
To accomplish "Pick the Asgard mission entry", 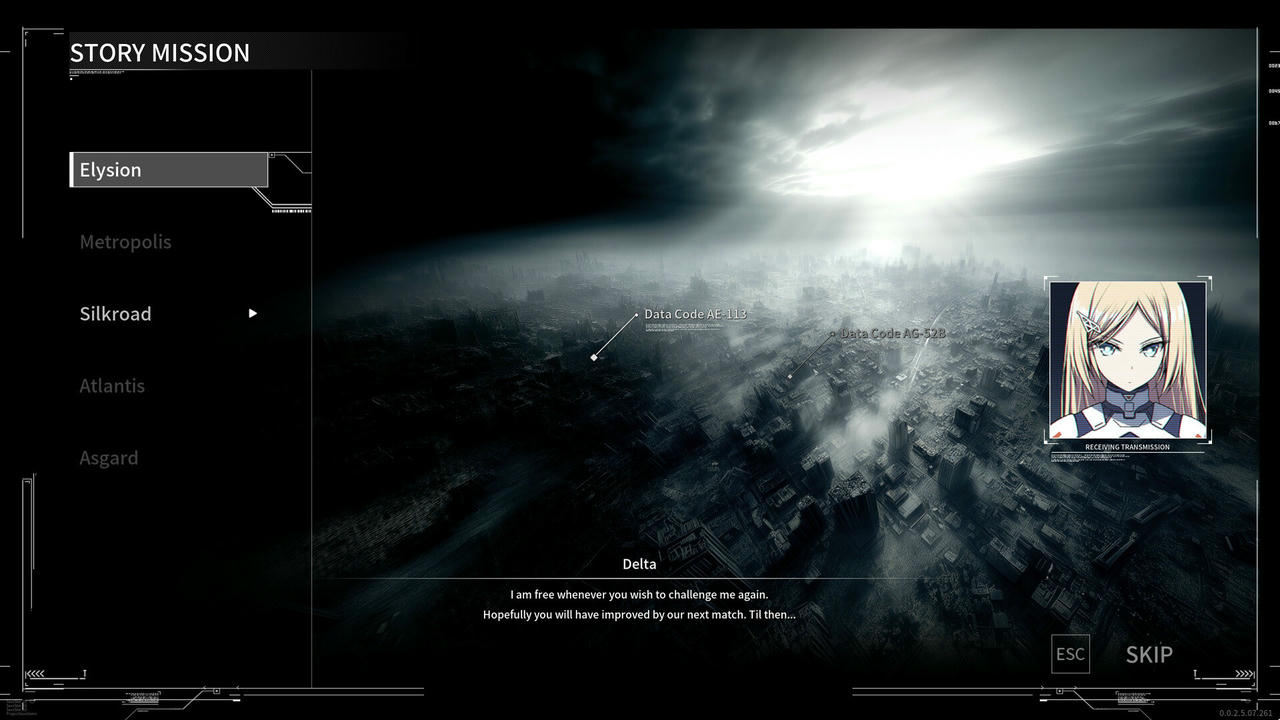I will click(109, 458).
